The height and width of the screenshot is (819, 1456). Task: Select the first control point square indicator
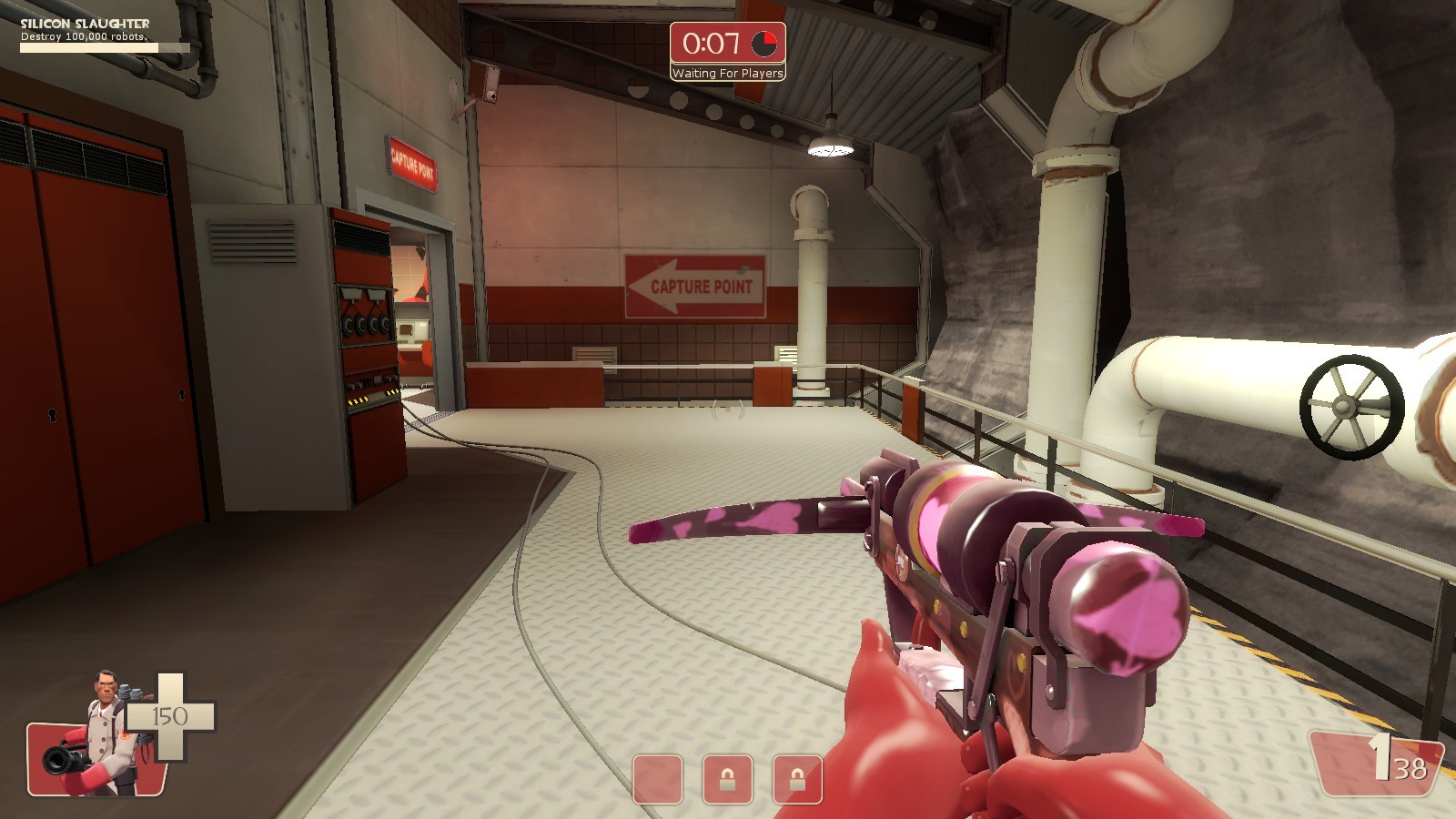coord(657,780)
